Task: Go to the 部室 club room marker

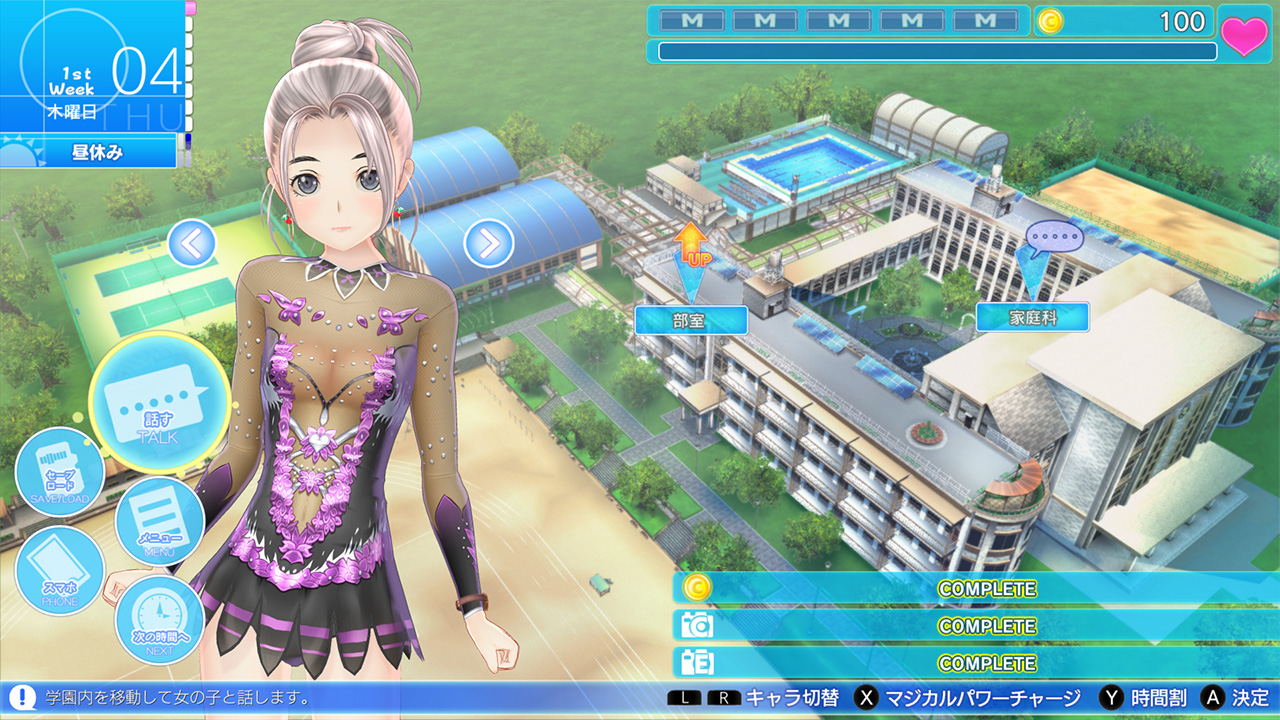Action: (691, 320)
